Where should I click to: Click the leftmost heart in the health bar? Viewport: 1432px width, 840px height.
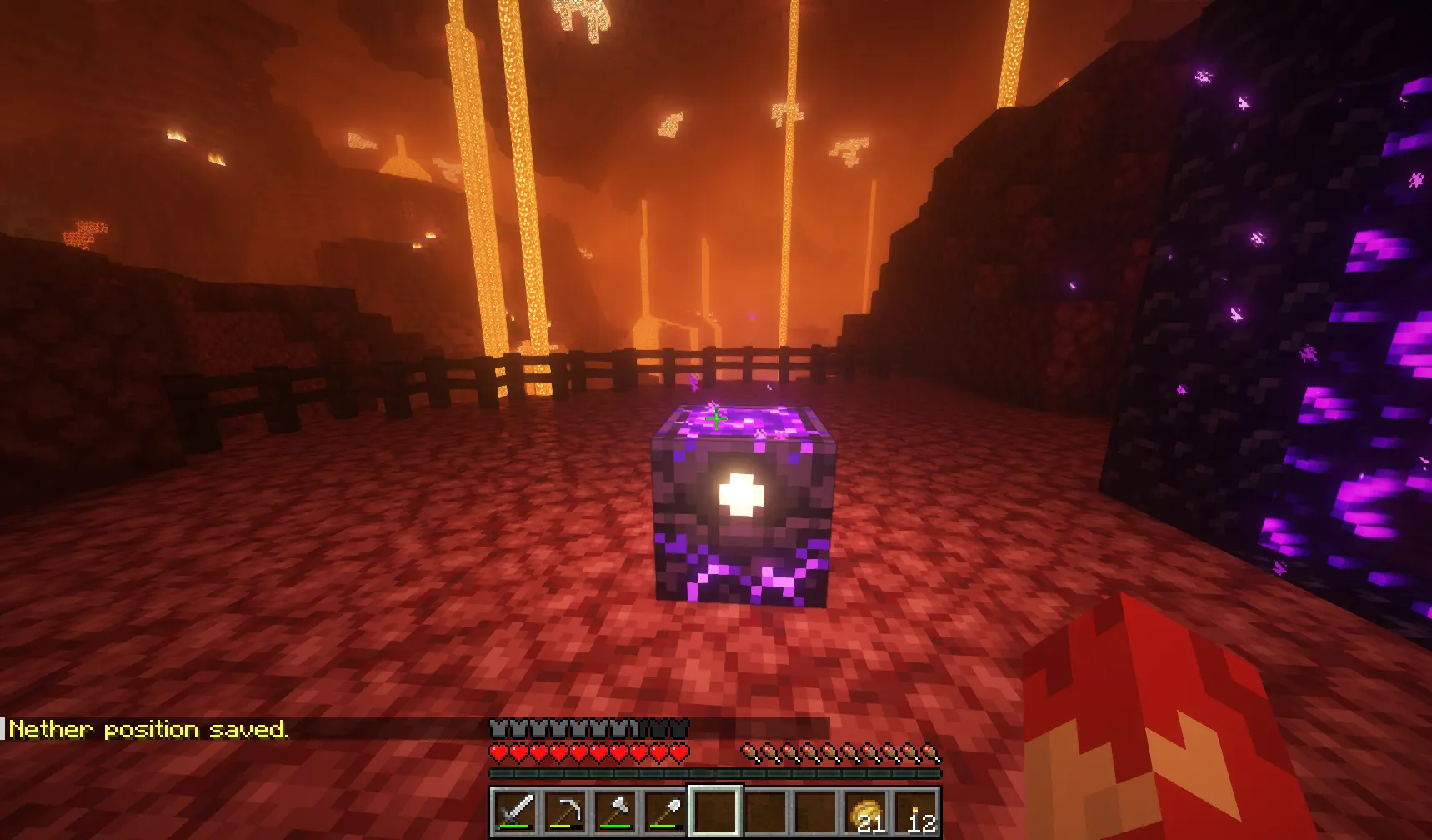499,752
